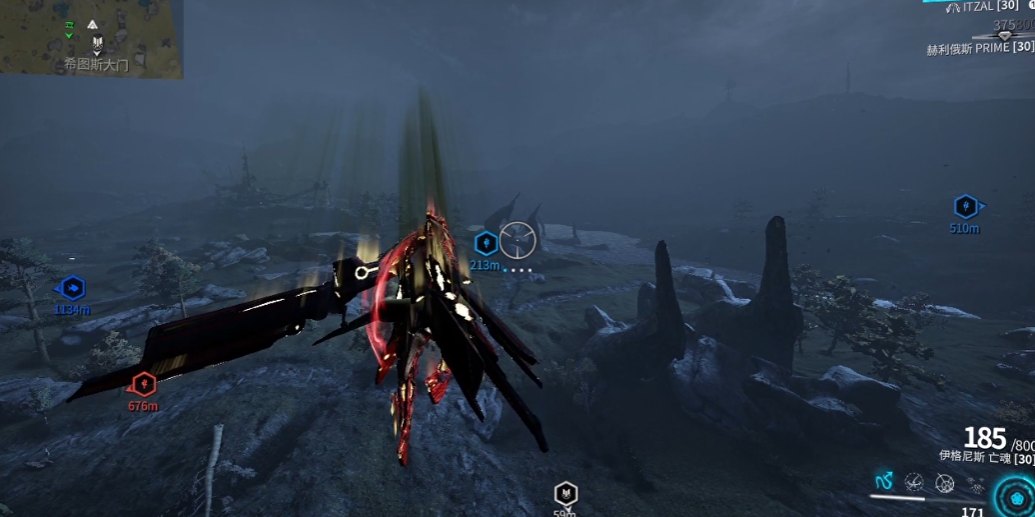Activate the glowing blue arrow ability icon
This screenshot has width=1035, height=517.
point(884,482)
